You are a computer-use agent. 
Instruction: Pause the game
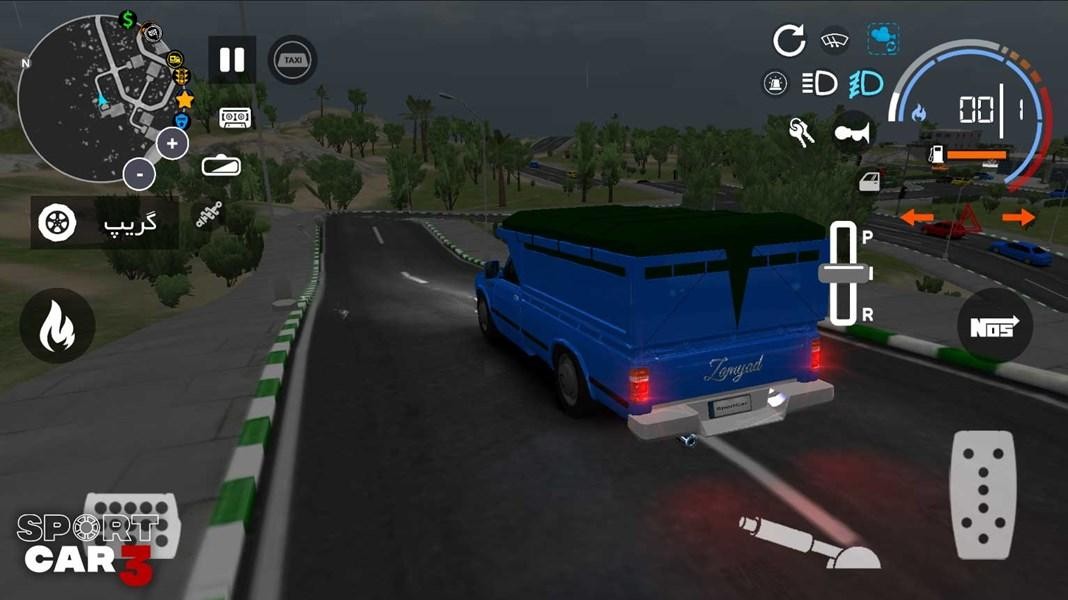pyautogui.click(x=232, y=60)
